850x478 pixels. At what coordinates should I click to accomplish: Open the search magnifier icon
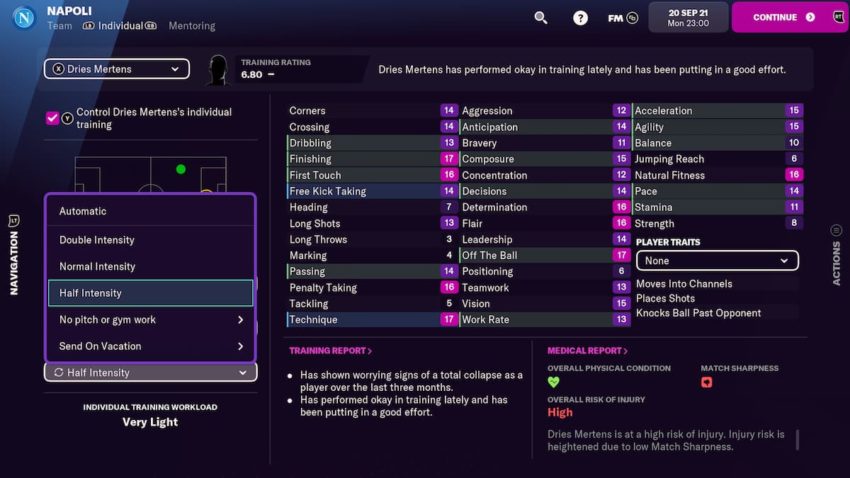tap(541, 17)
